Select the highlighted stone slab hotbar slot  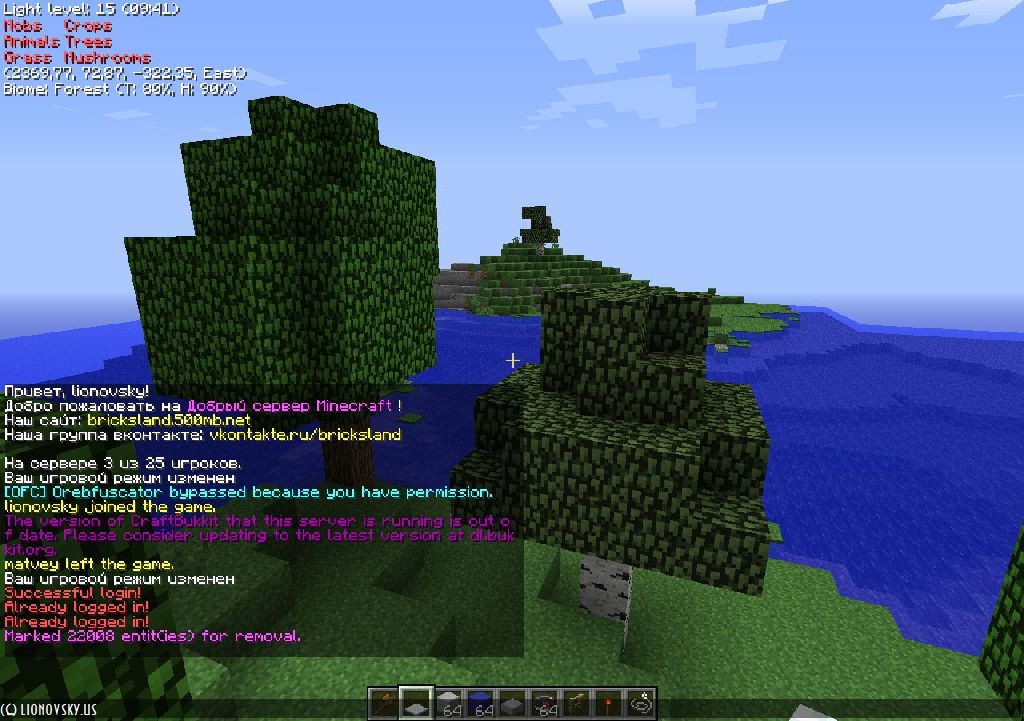(x=416, y=704)
